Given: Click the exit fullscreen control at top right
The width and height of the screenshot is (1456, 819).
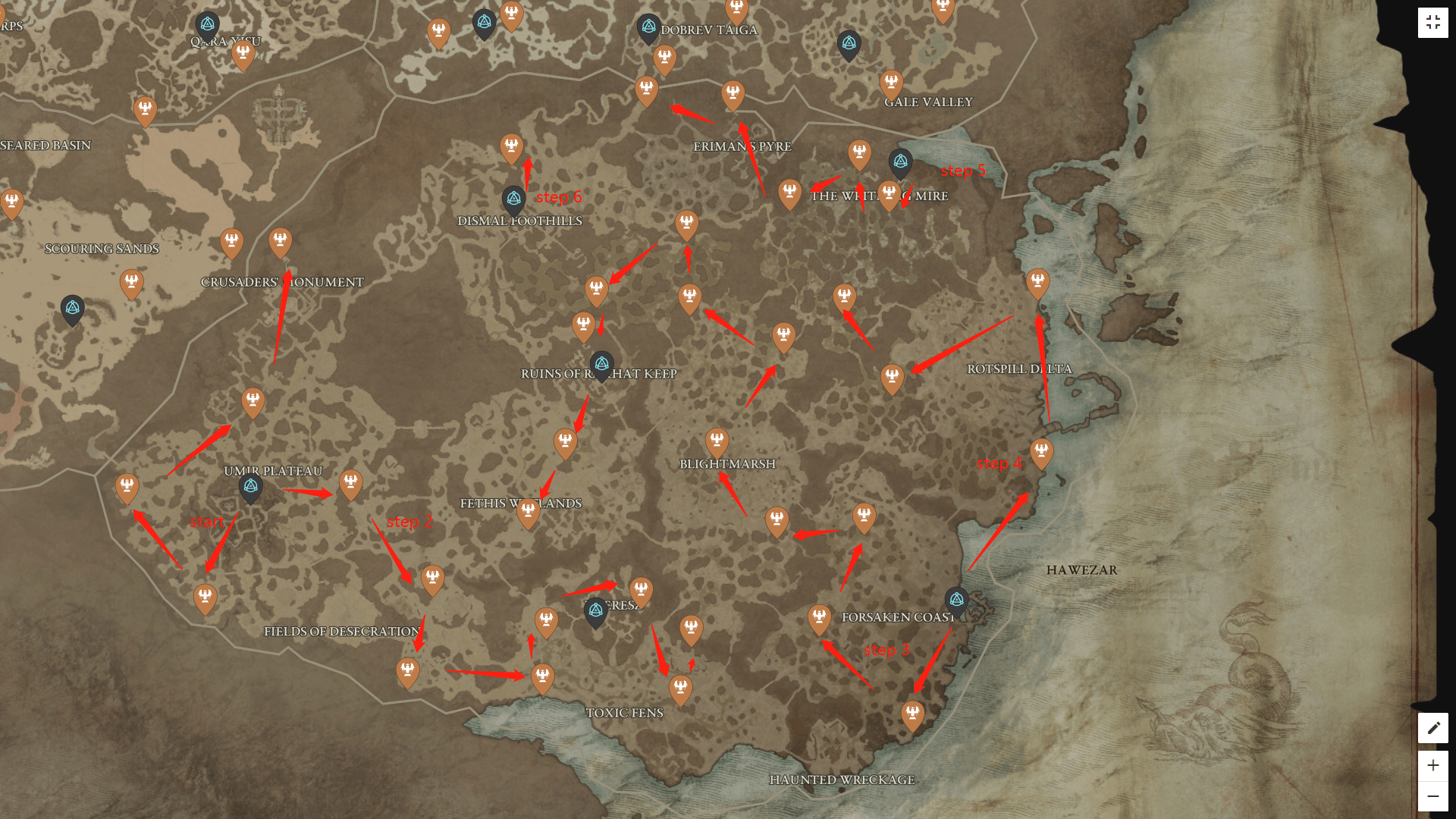Looking at the screenshot, I should [x=1433, y=22].
